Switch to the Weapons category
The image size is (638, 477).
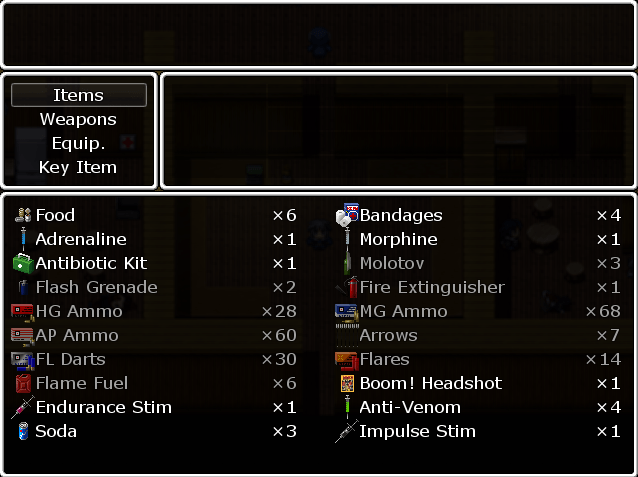click(78, 119)
